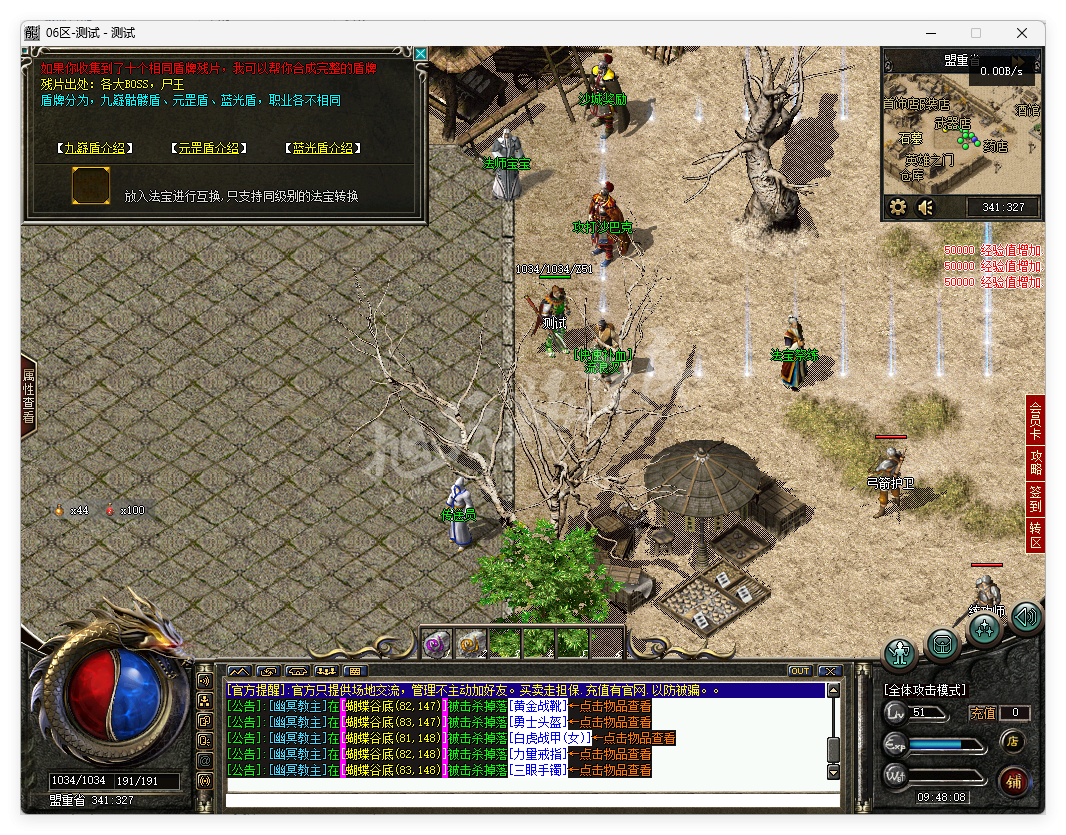Click the 签到 sign-in button
The image size is (1066, 835).
[x=1035, y=499]
